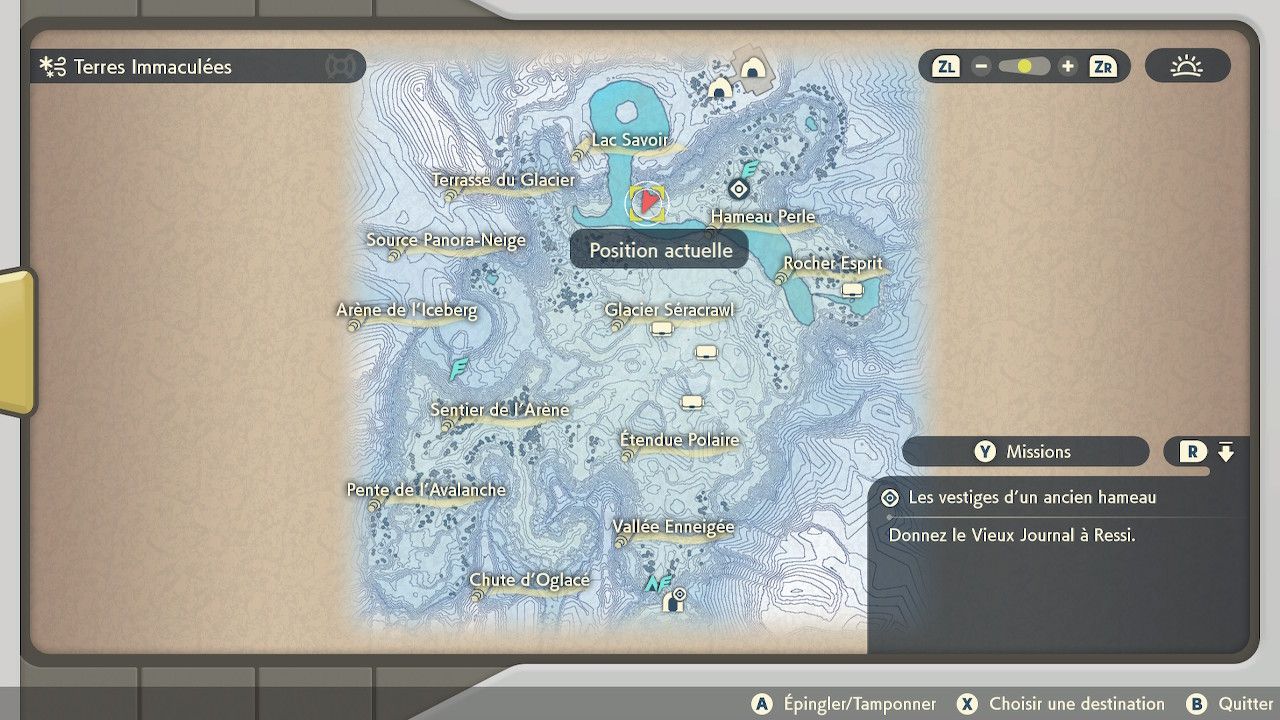Click the Terres Immaculées area title
The width and height of the screenshot is (1280, 720).
click(152, 67)
